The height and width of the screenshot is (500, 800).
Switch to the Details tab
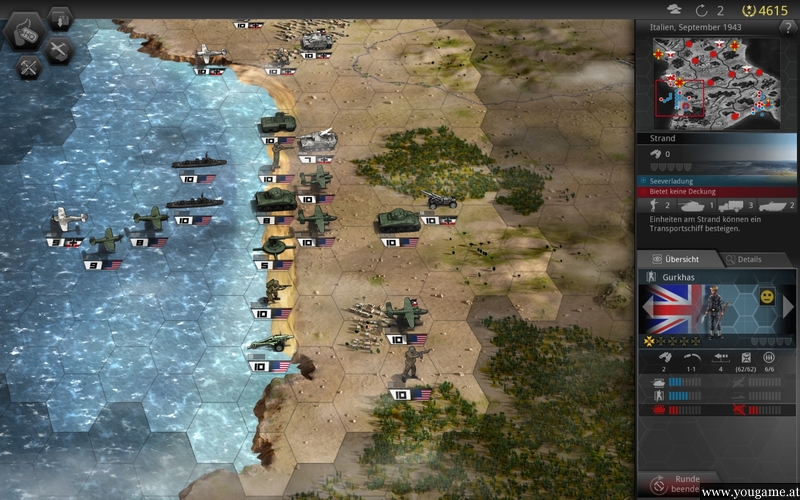[743, 259]
